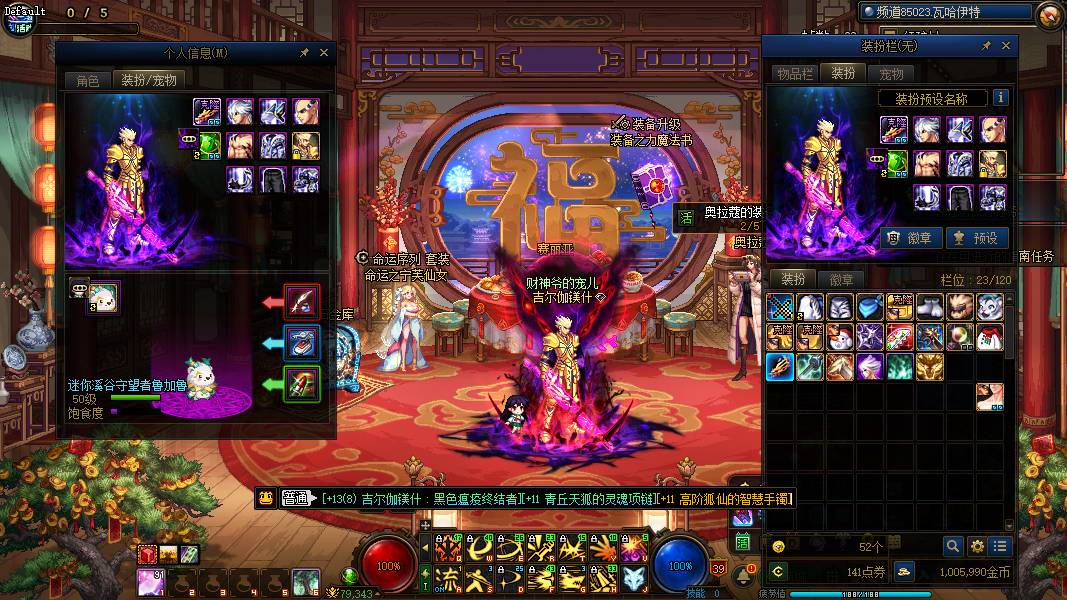Select the pet icon slot in personal info
Viewport: 1067px width, 600px height.
(103, 295)
